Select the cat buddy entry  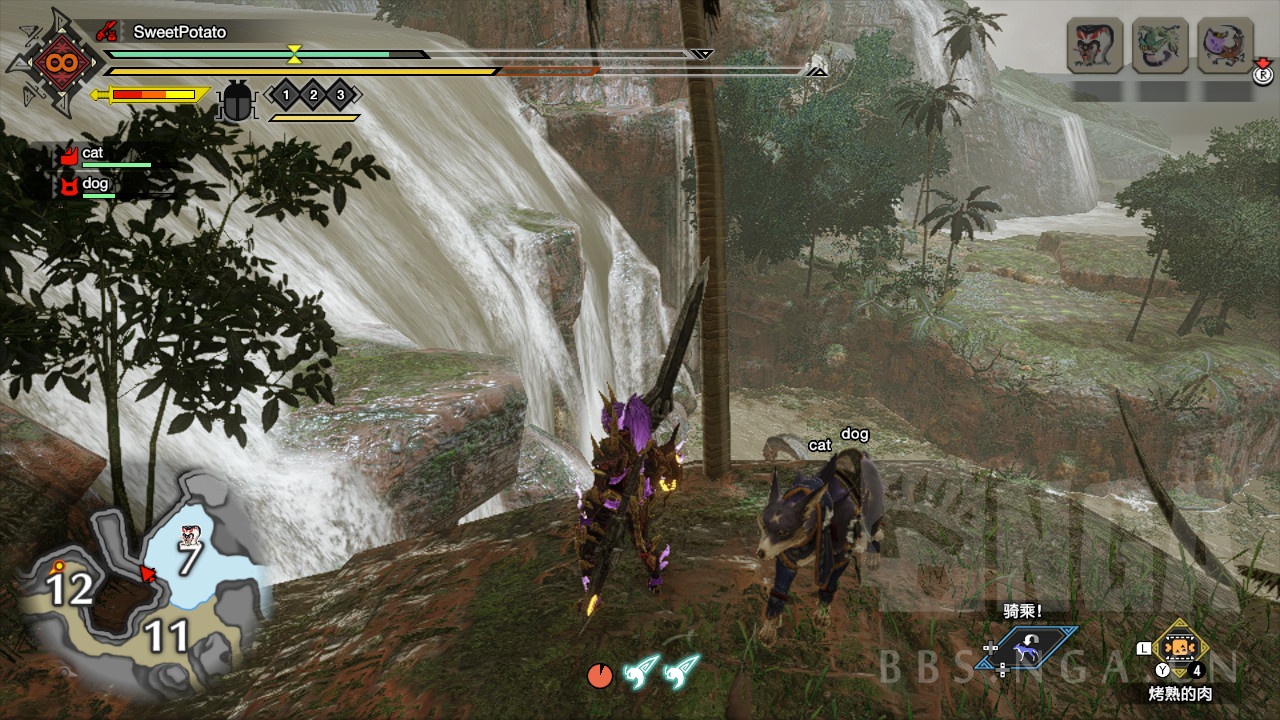(x=92, y=154)
